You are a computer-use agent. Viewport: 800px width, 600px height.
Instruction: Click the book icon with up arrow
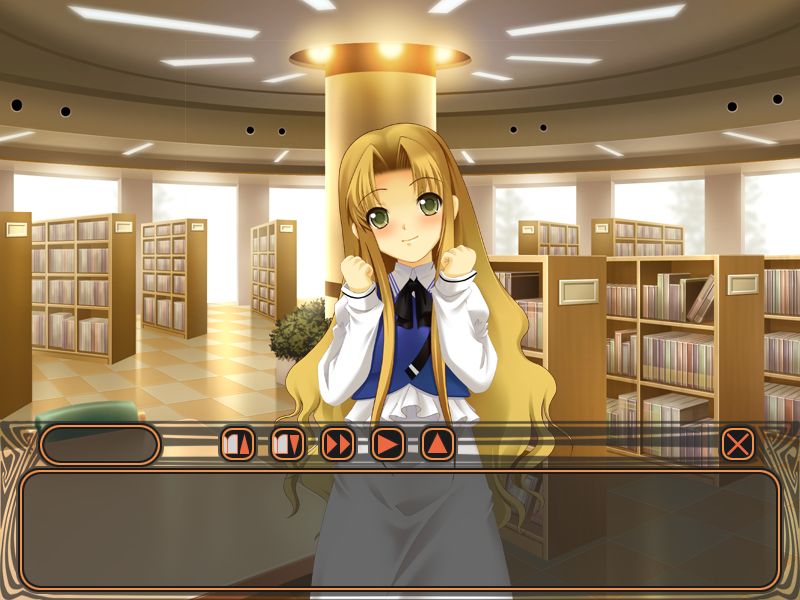(238, 443)
